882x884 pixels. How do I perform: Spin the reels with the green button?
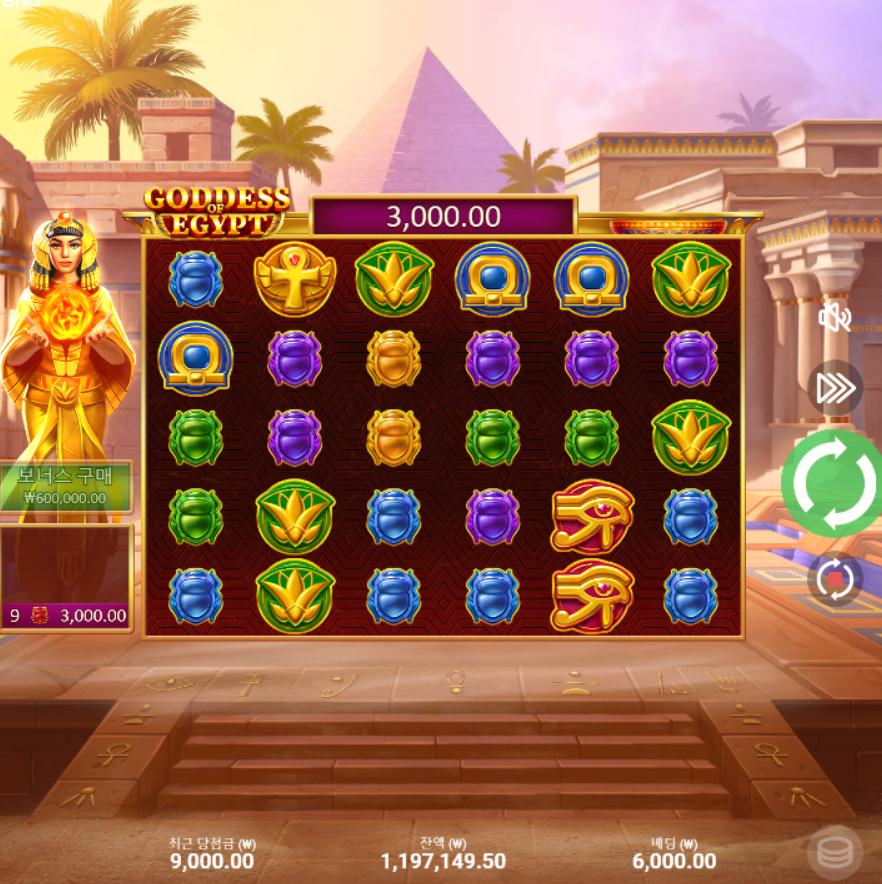pos(833,484)
